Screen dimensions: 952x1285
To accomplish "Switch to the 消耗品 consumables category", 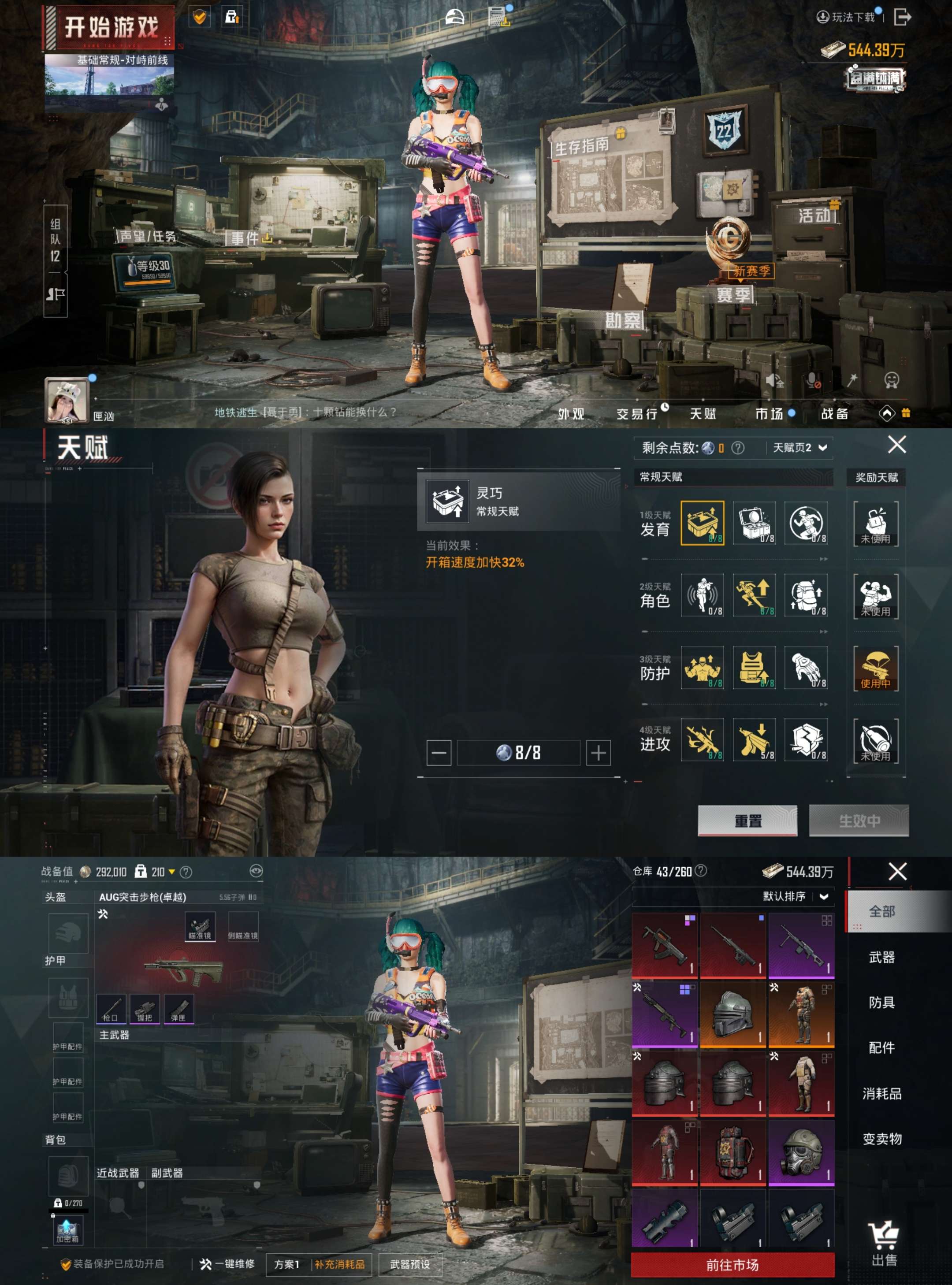I will 881,1094.
